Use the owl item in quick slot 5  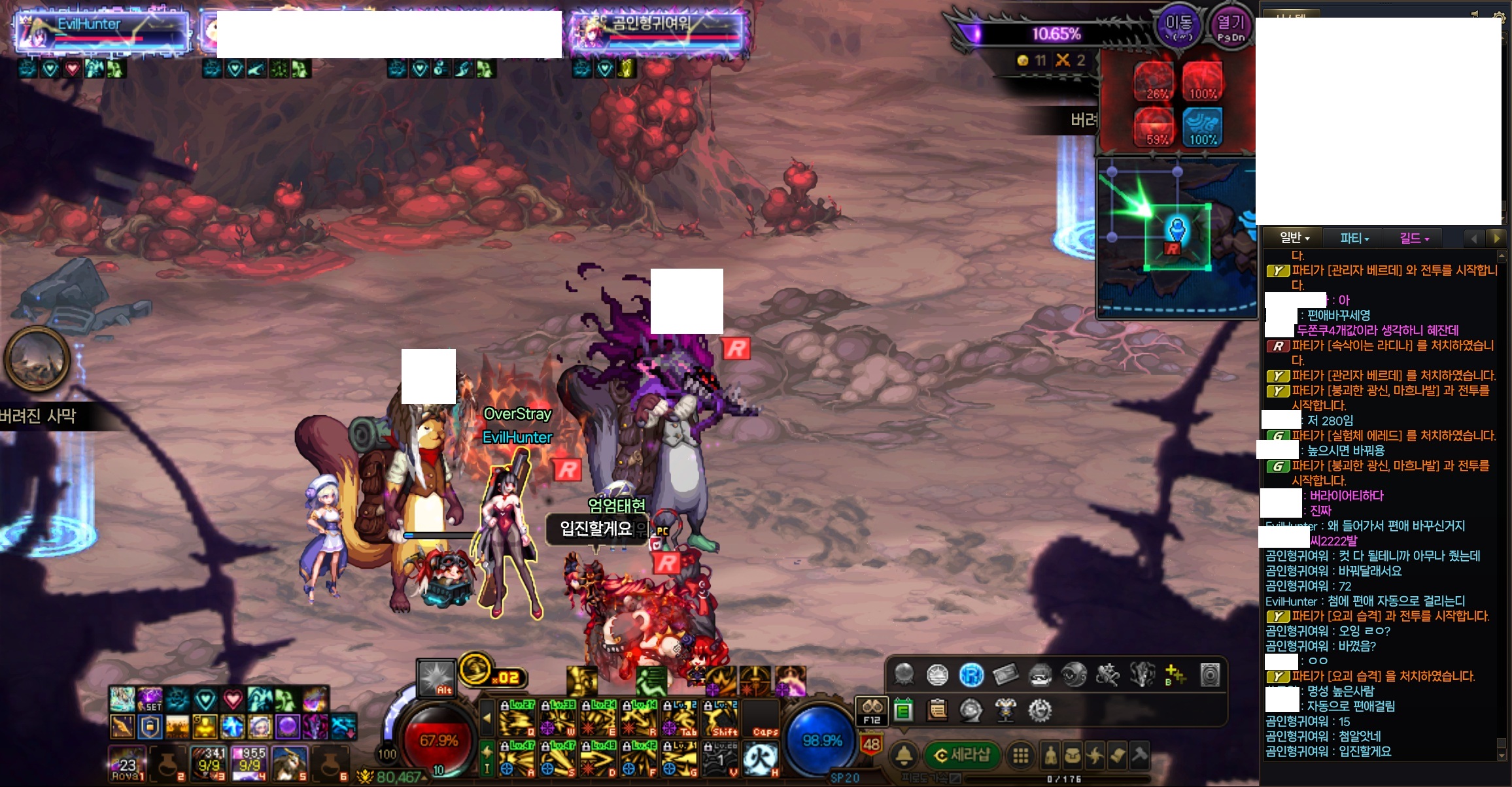click(289, 763)
